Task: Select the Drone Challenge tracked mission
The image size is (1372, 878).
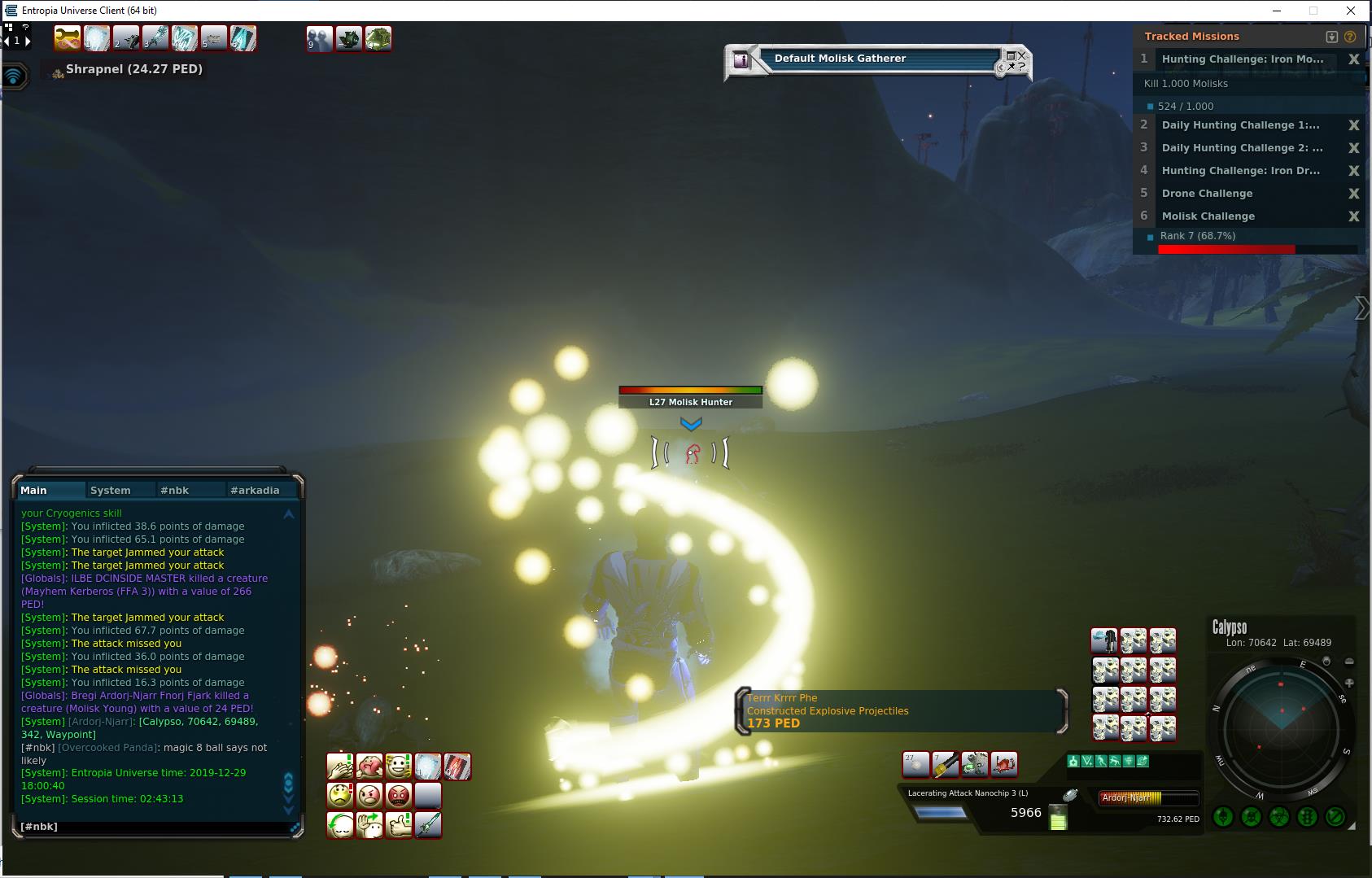Action: [x=1207, y=194]
